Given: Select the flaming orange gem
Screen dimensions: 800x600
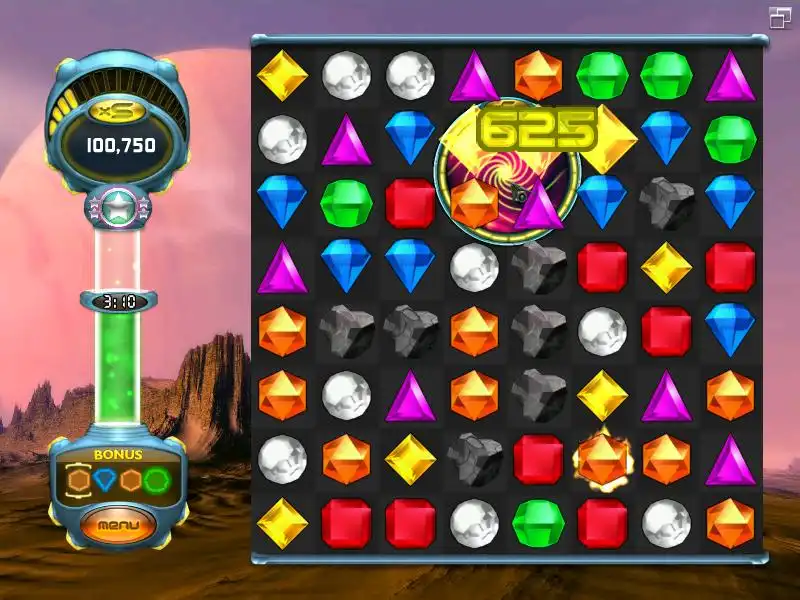Looking at the screenshot, I should click(603, 459).
